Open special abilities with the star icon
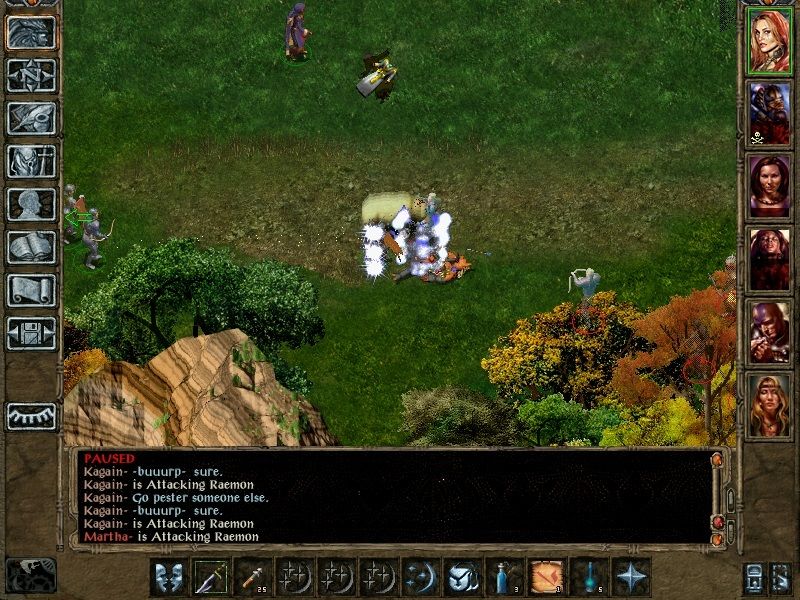This screenshot has width=800, height=600. pyautogui.click(x=632, y=577)
